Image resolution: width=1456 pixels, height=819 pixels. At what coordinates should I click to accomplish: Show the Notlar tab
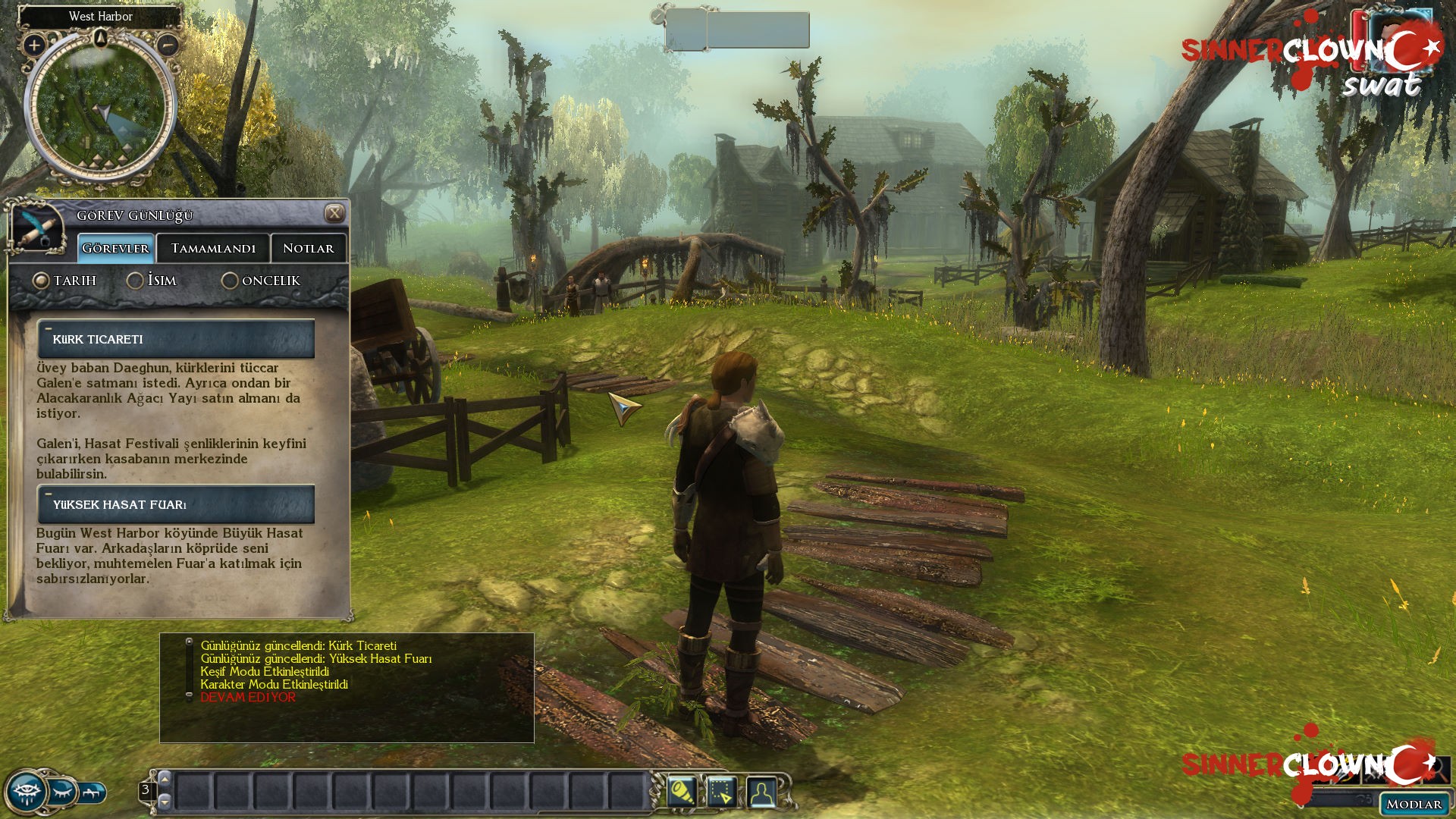[308, 248]
